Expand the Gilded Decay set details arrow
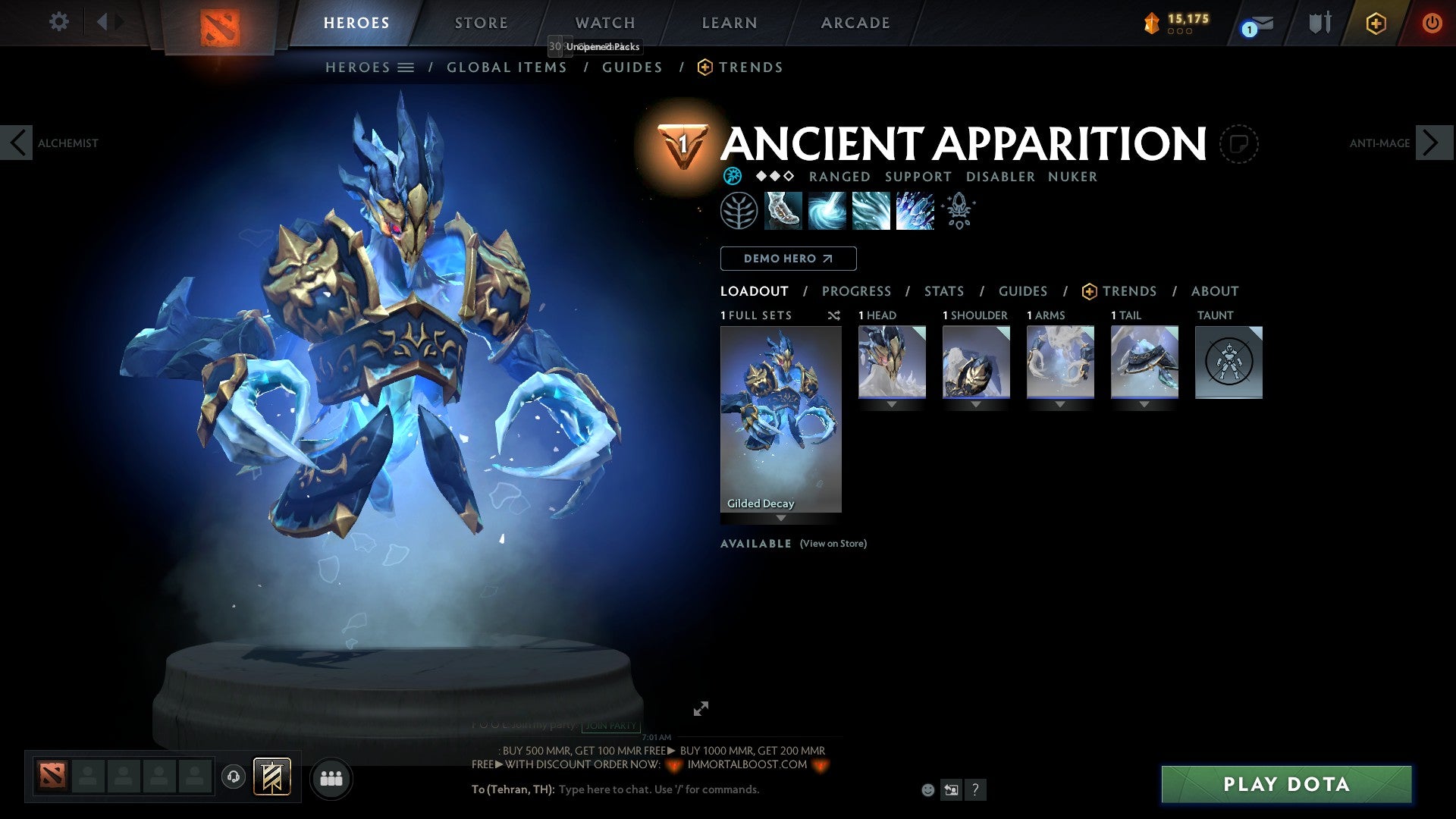Screen dimensions: 1456x819 point(780,519)
